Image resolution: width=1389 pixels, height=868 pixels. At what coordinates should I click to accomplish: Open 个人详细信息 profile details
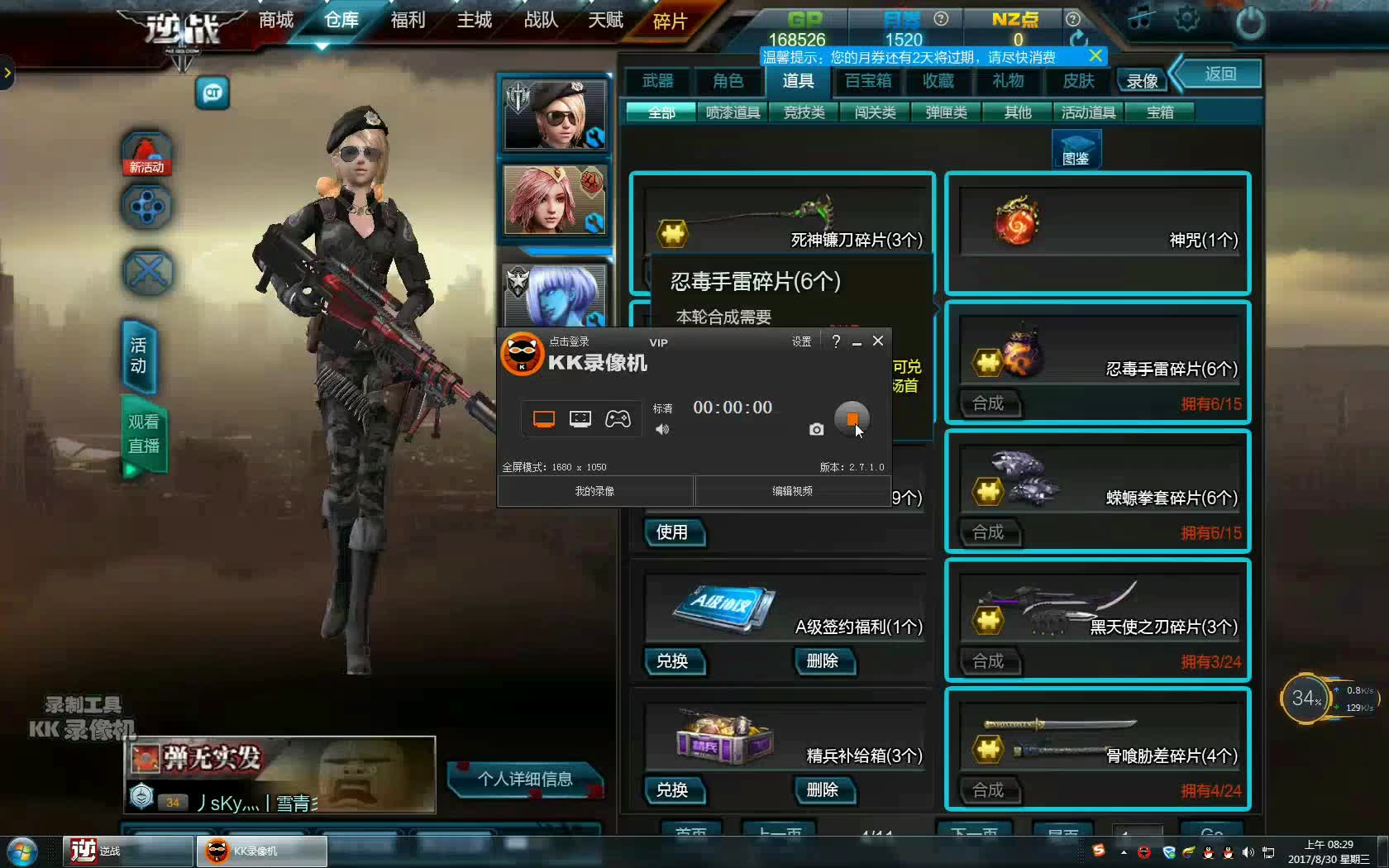coord(525,780)
